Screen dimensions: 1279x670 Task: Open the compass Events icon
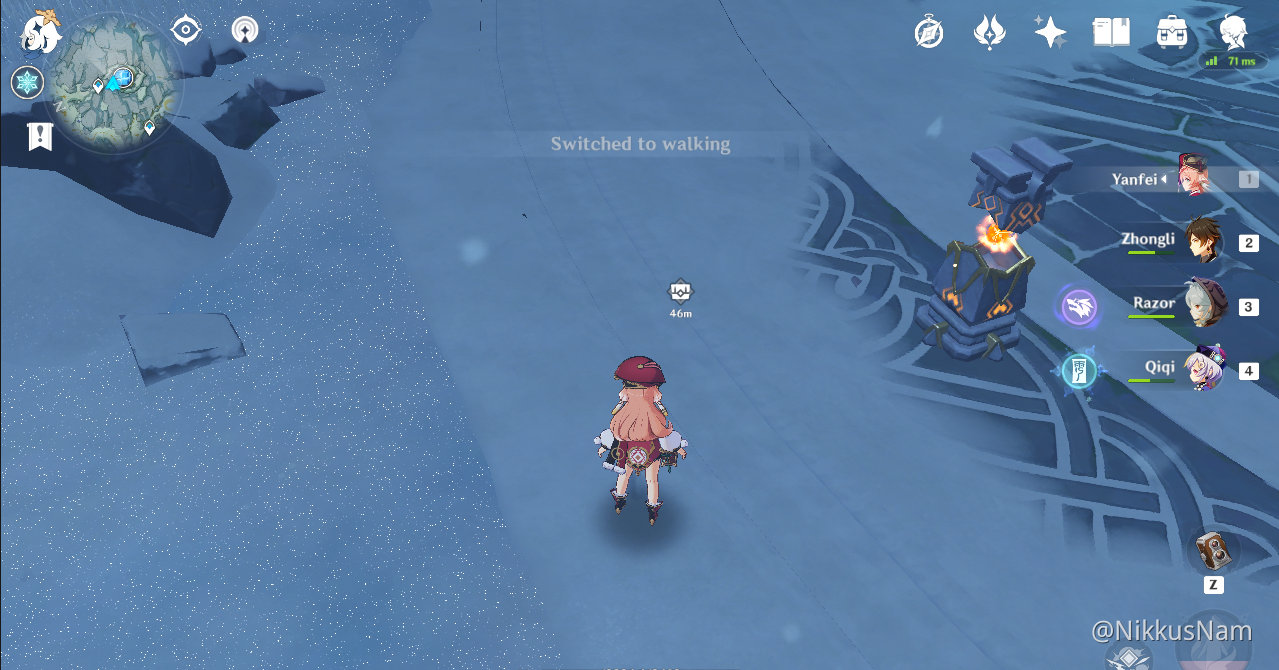click(929, 33)
